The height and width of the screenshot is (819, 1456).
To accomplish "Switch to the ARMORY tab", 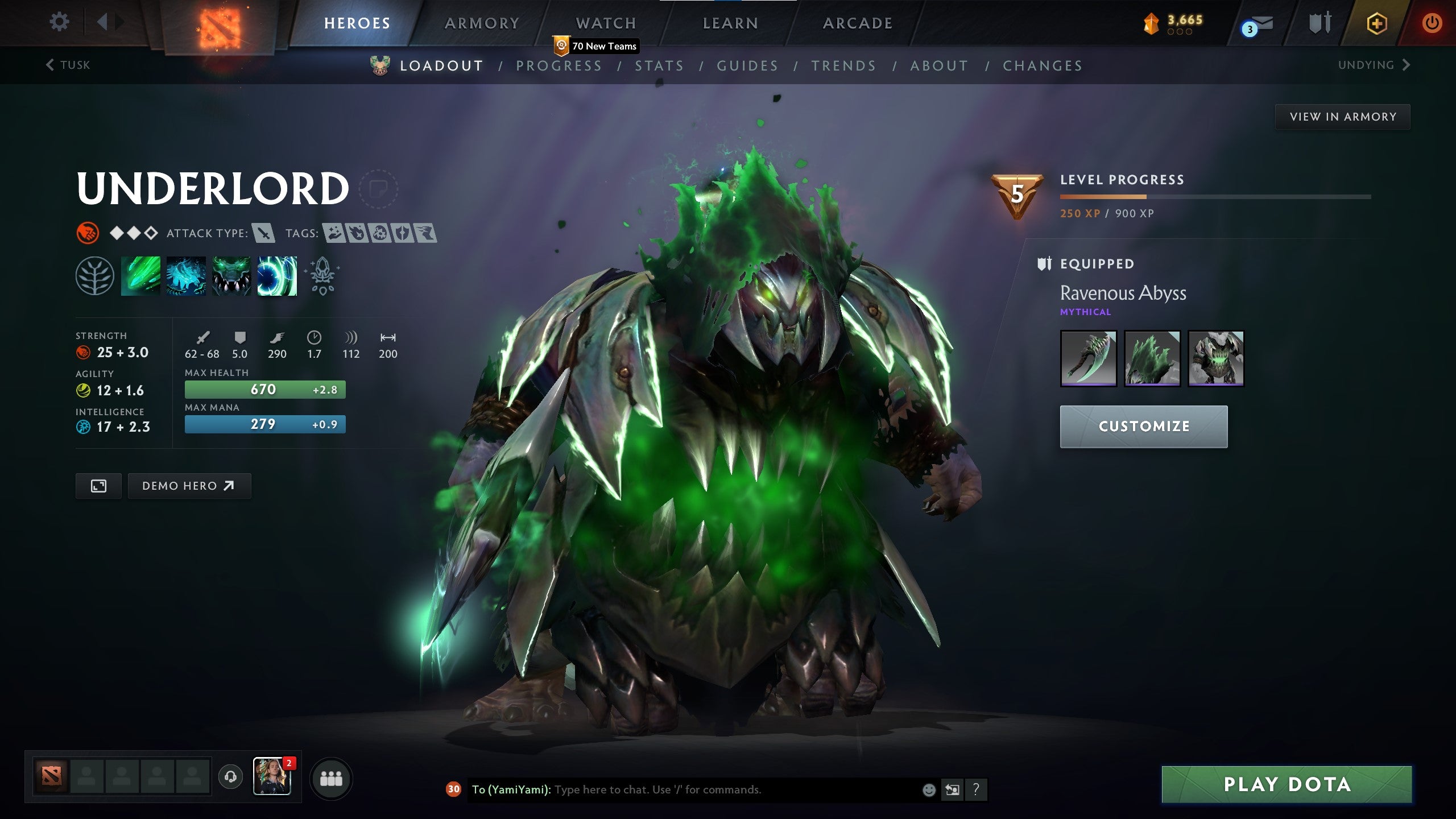I will pyautogui.click(x=482, y=23).
